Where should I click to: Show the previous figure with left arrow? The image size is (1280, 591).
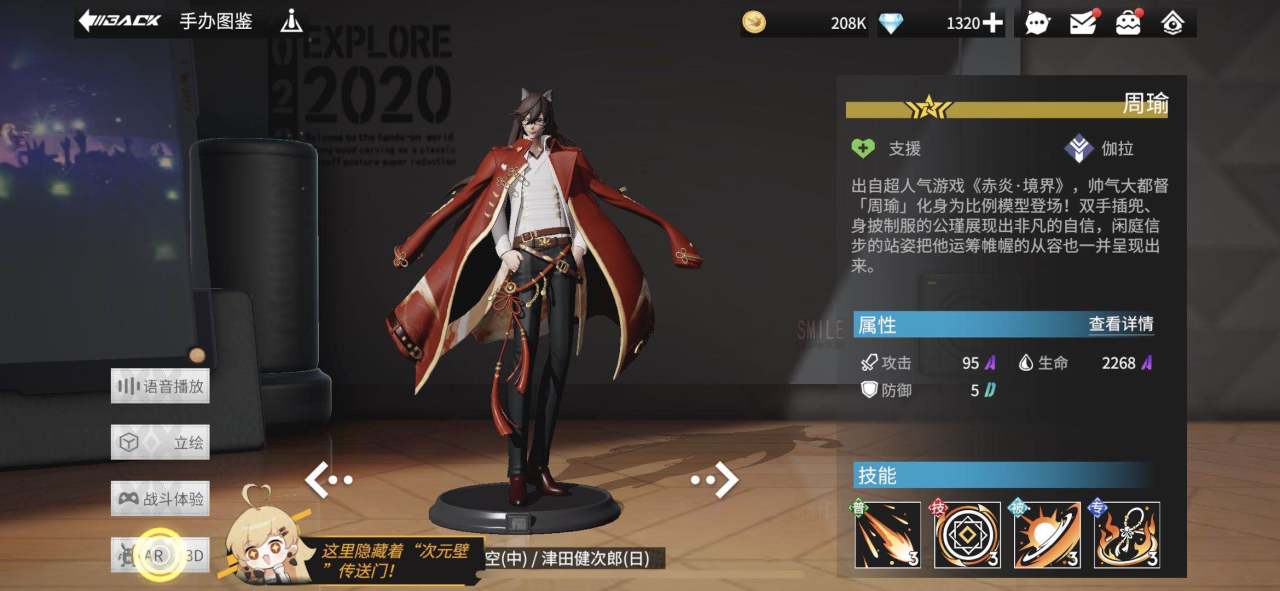pos(327,480)
